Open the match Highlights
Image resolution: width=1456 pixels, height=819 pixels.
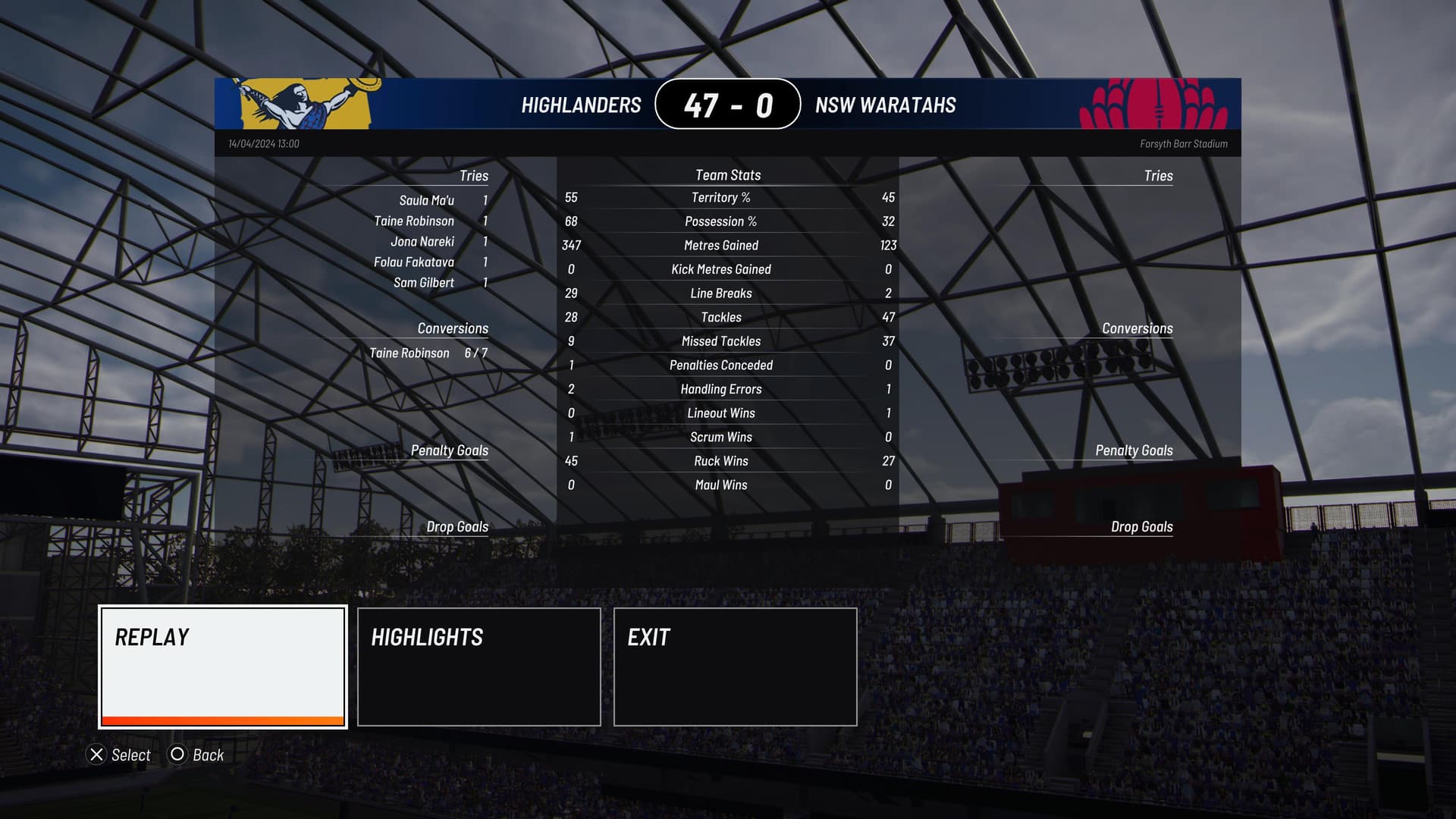(x=479, y=667)
